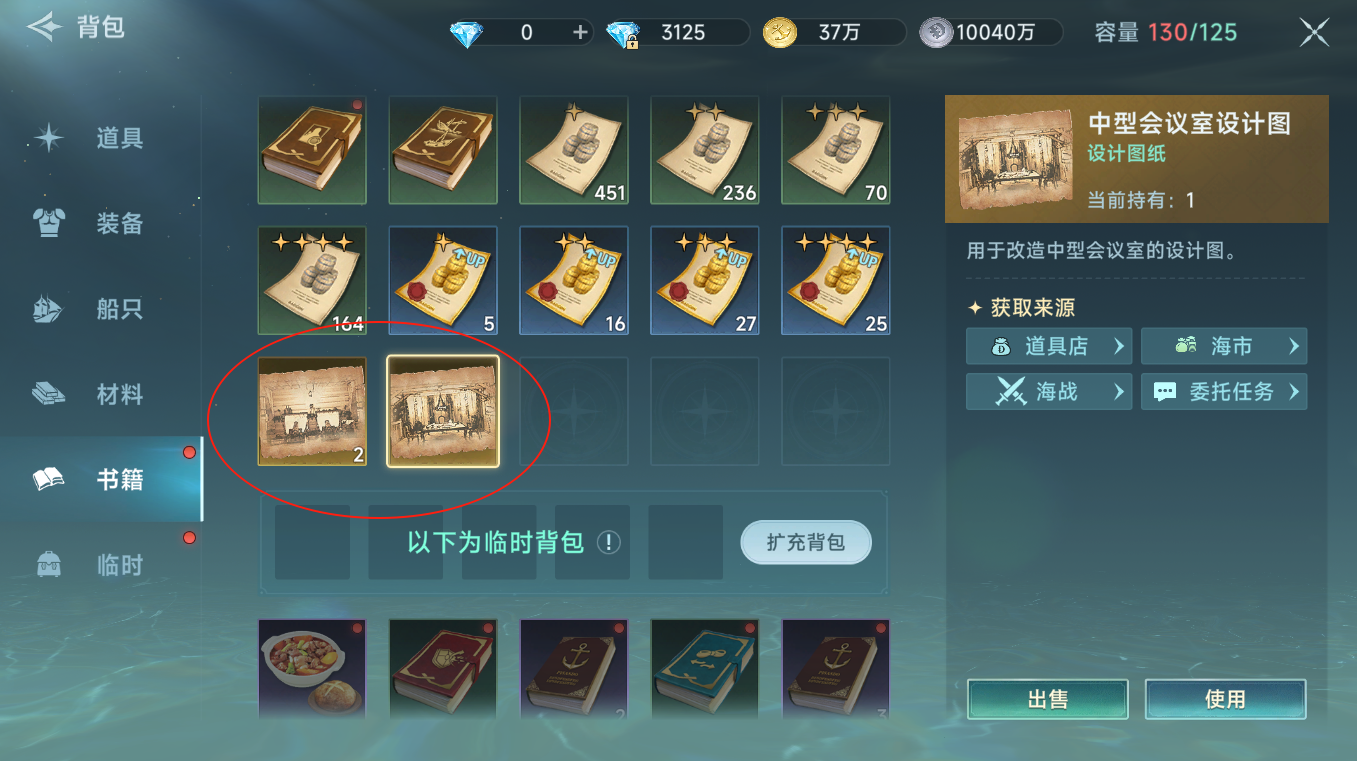Select the circled 中型会议室设计图 thumbnail
The width and height of the screenshot is (1357, 761).
[x=443, y=411]
